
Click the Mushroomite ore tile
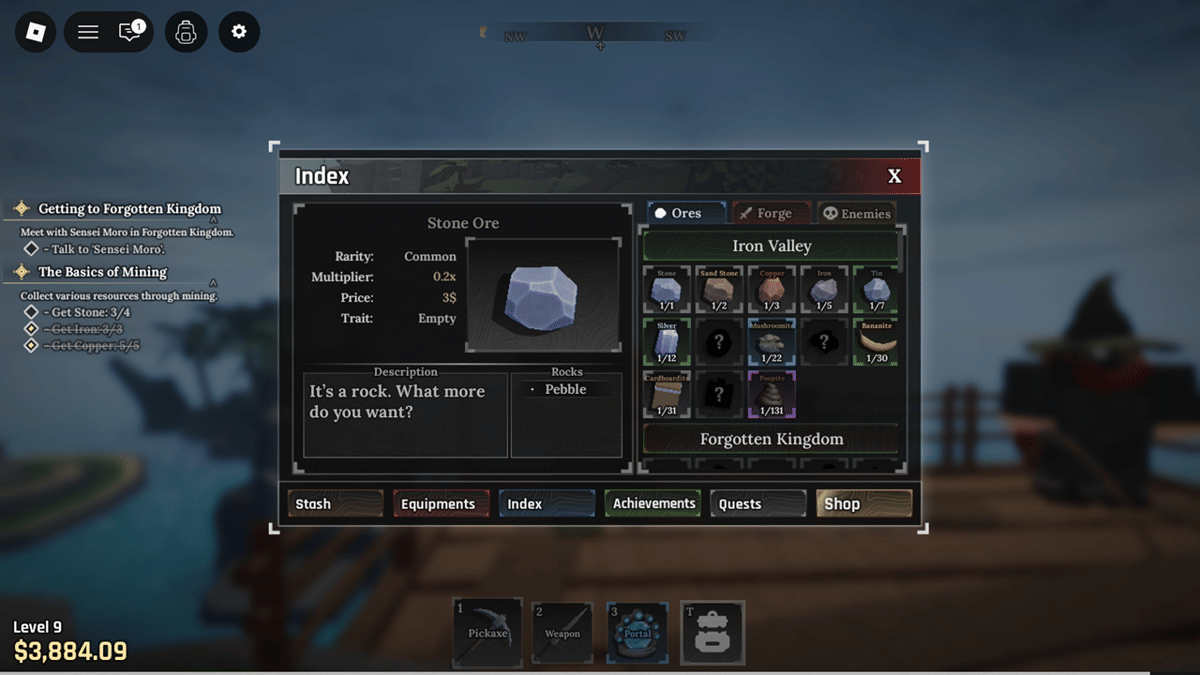click(x=771, y=342)
